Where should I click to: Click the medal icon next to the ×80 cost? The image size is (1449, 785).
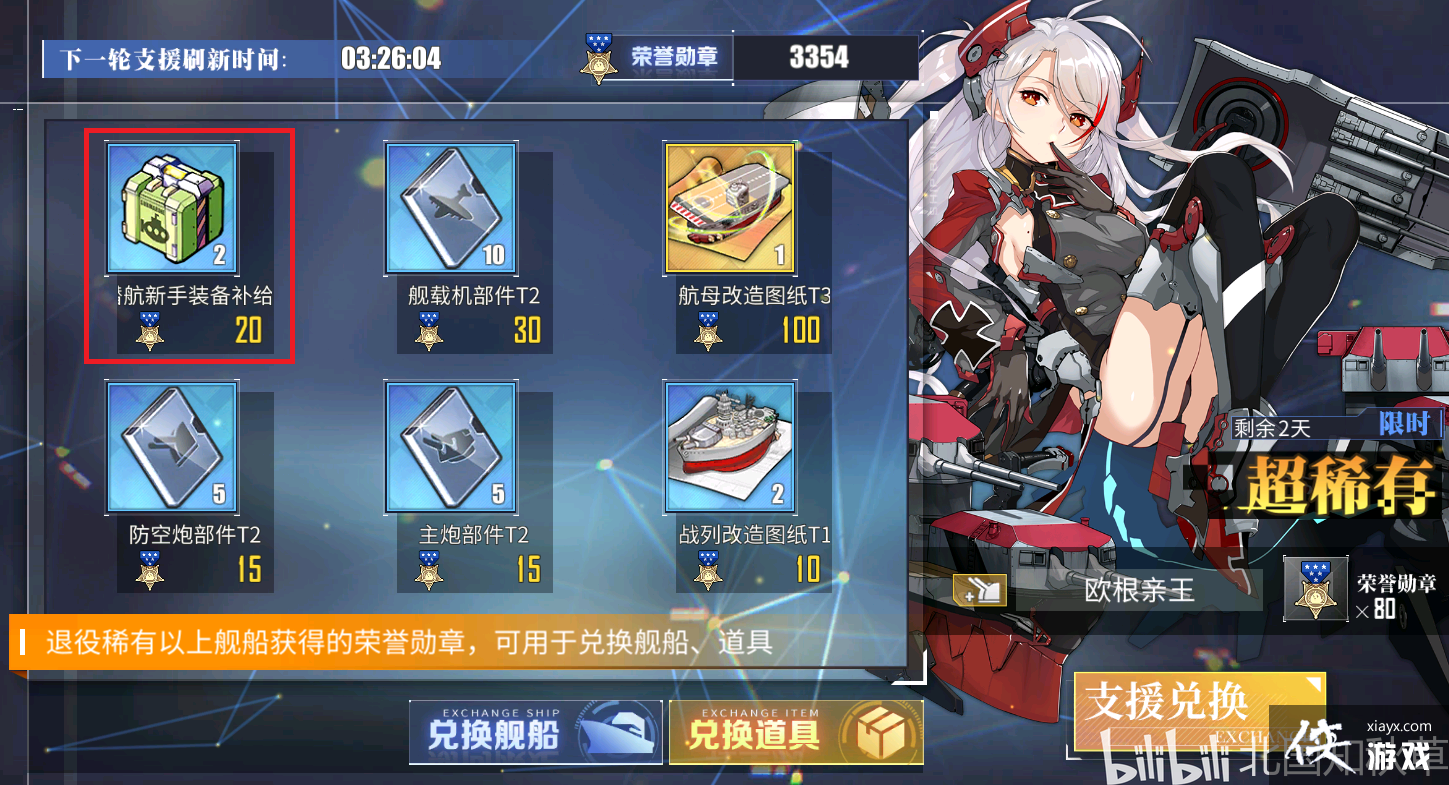tap(1316, 589)
